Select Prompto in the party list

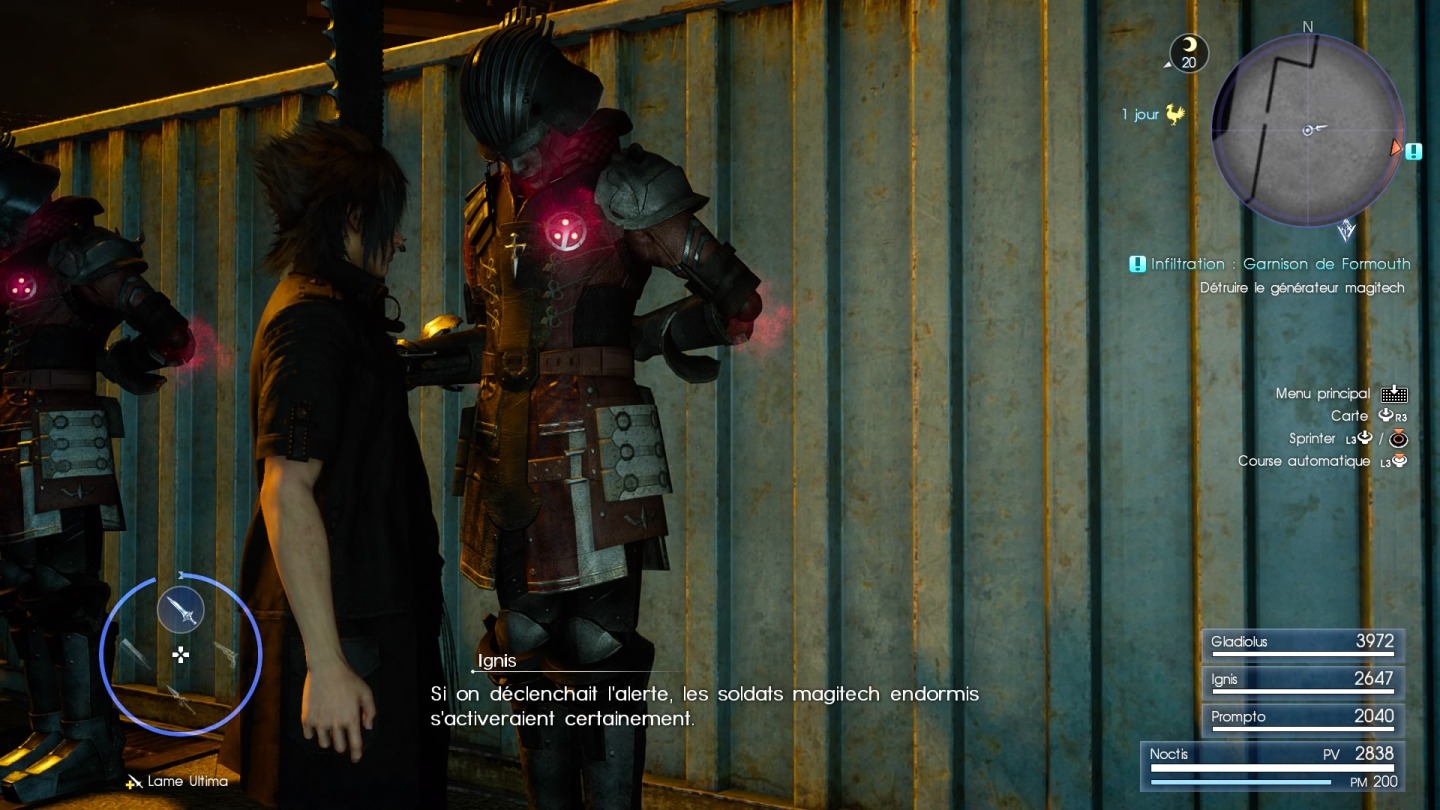pos(1302,718)
